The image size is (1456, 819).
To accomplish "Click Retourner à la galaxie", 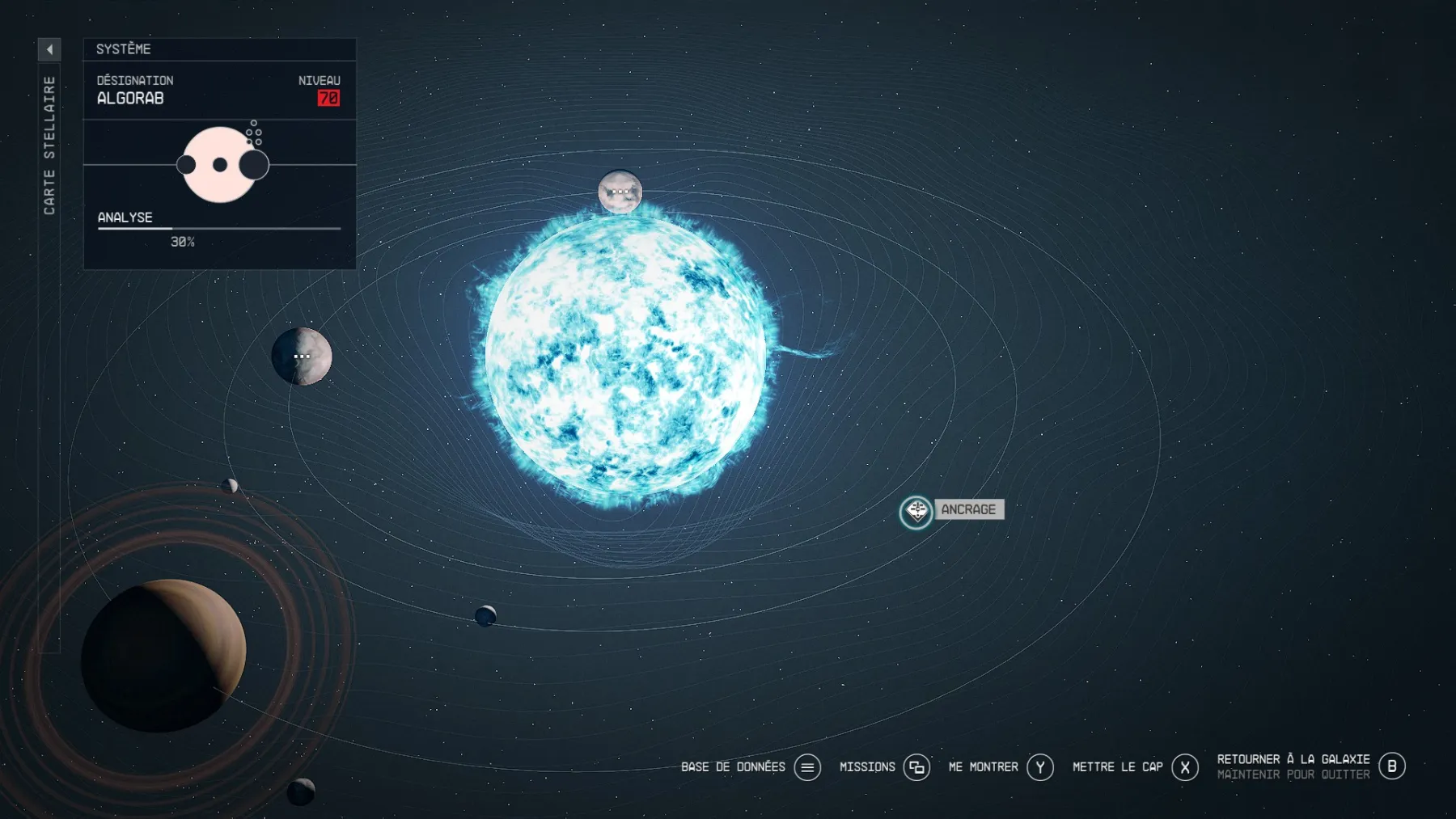I will (x=1291, y=759).
